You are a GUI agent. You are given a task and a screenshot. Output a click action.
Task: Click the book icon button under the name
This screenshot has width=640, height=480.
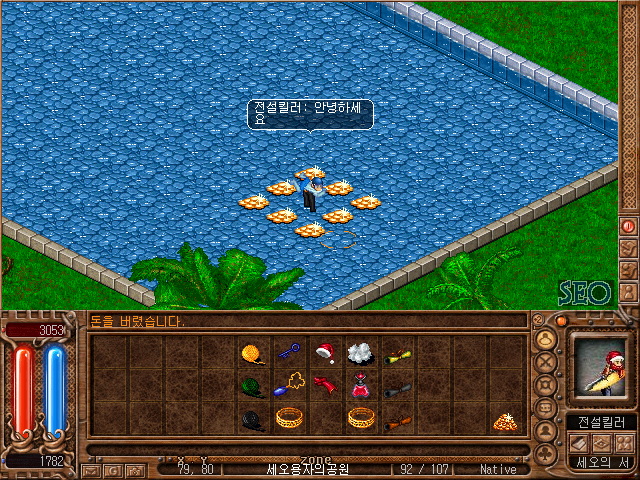point(581,443)
